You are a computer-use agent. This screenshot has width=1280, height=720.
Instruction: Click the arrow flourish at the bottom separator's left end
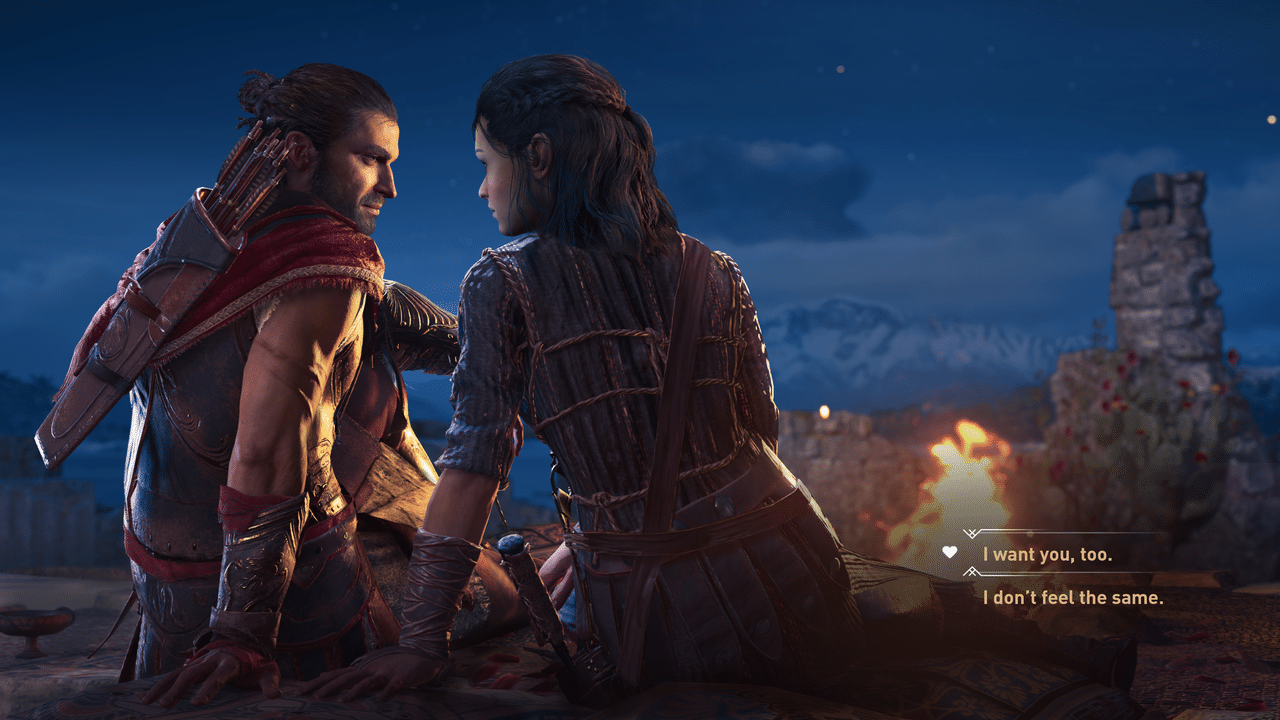[x=972, y=572]
